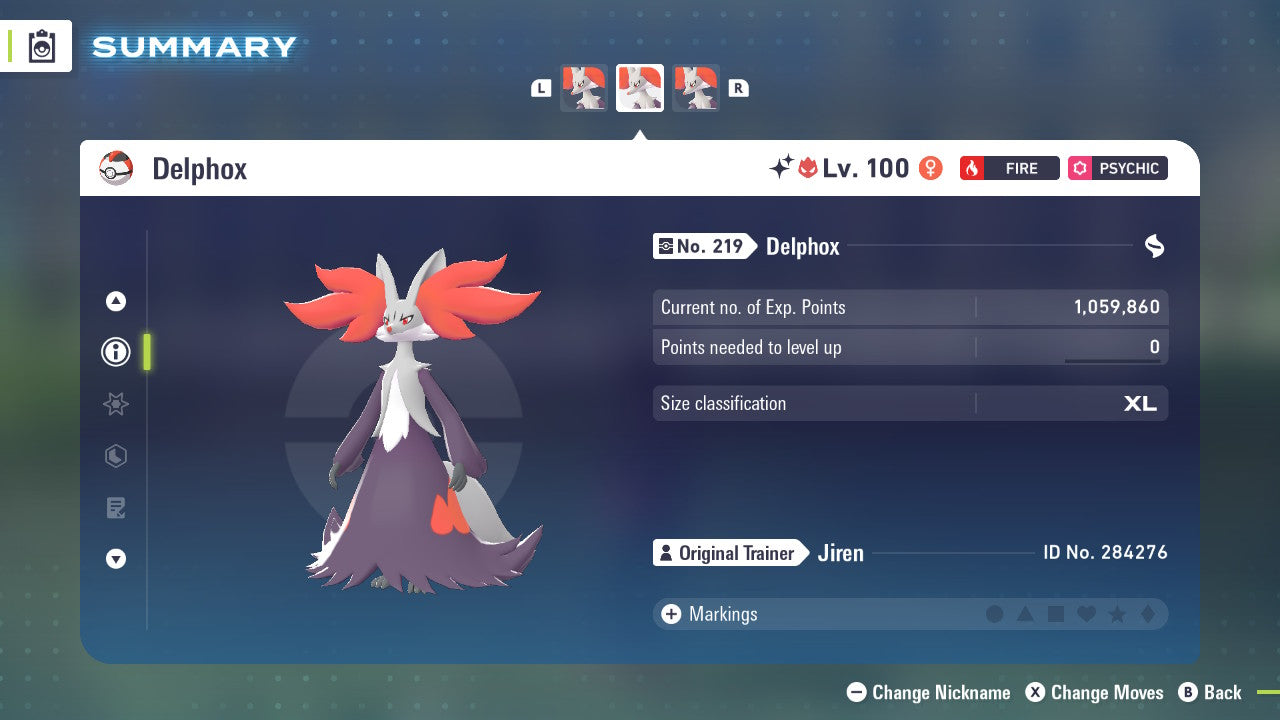Select the left Pokémon thumbnail near the L button
The width and height of the screenshot is (1280, 720).
click(584, 88)
